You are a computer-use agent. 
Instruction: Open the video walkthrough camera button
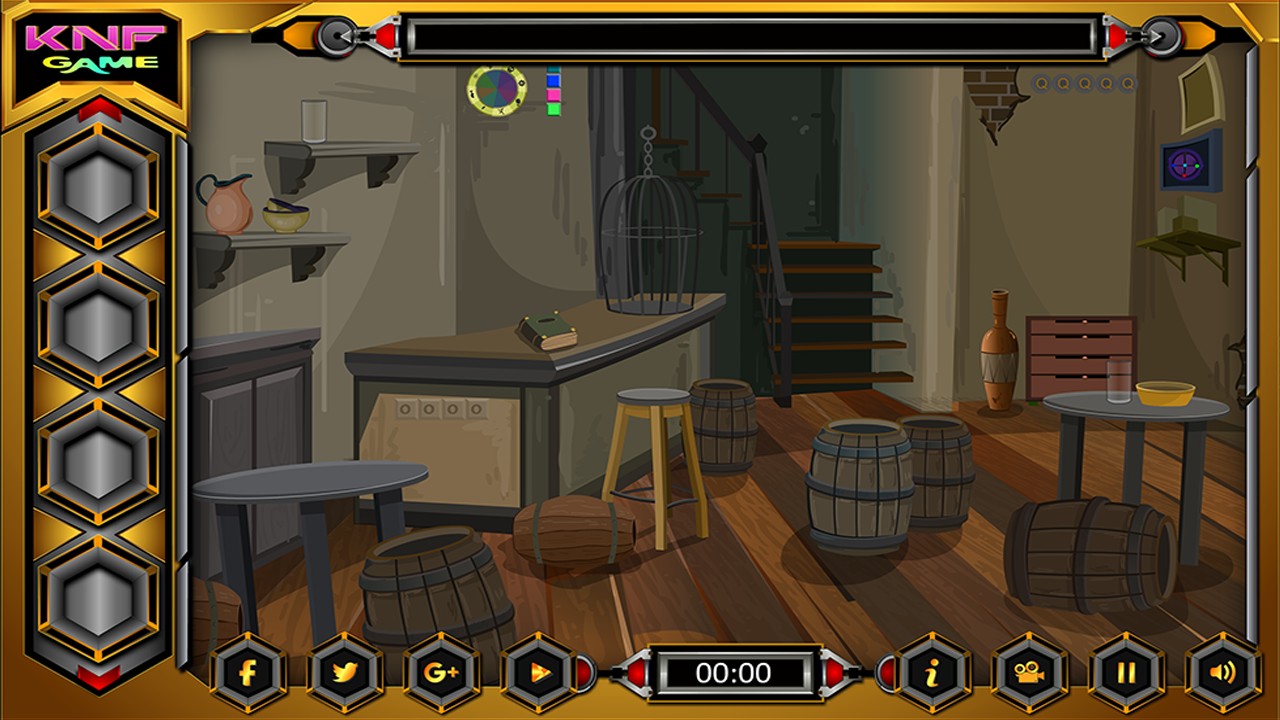[x=1029, y=672]
